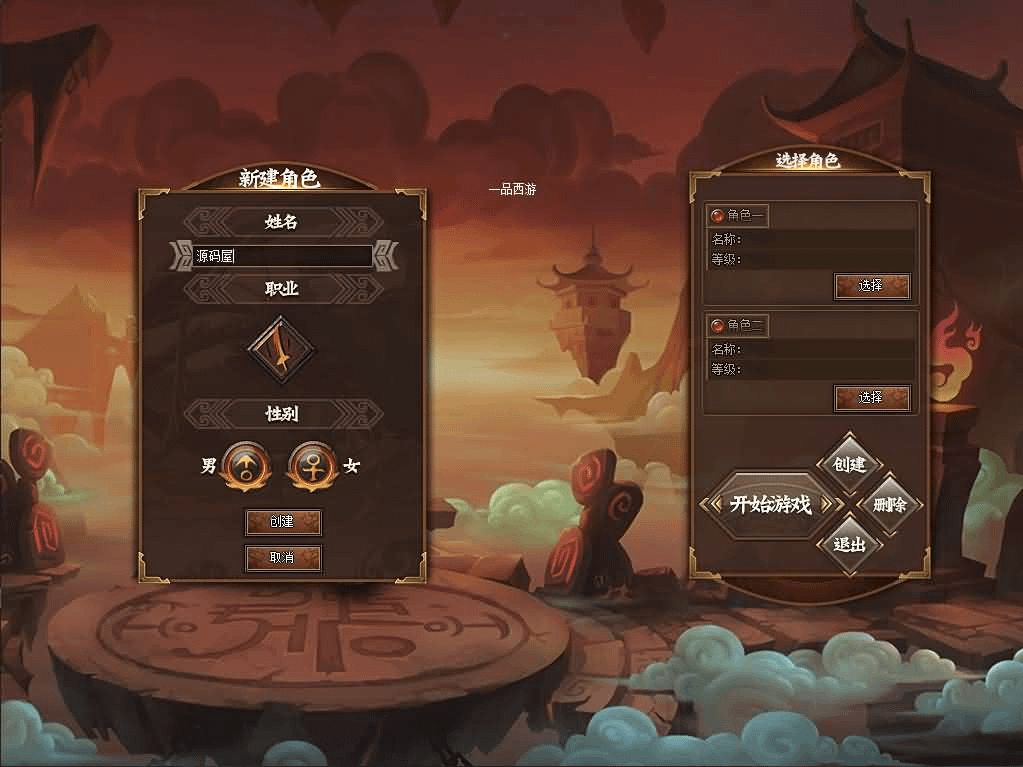Exit using the 退出 button
Screen dimensions: 1023x767
(x=848, y=545)
